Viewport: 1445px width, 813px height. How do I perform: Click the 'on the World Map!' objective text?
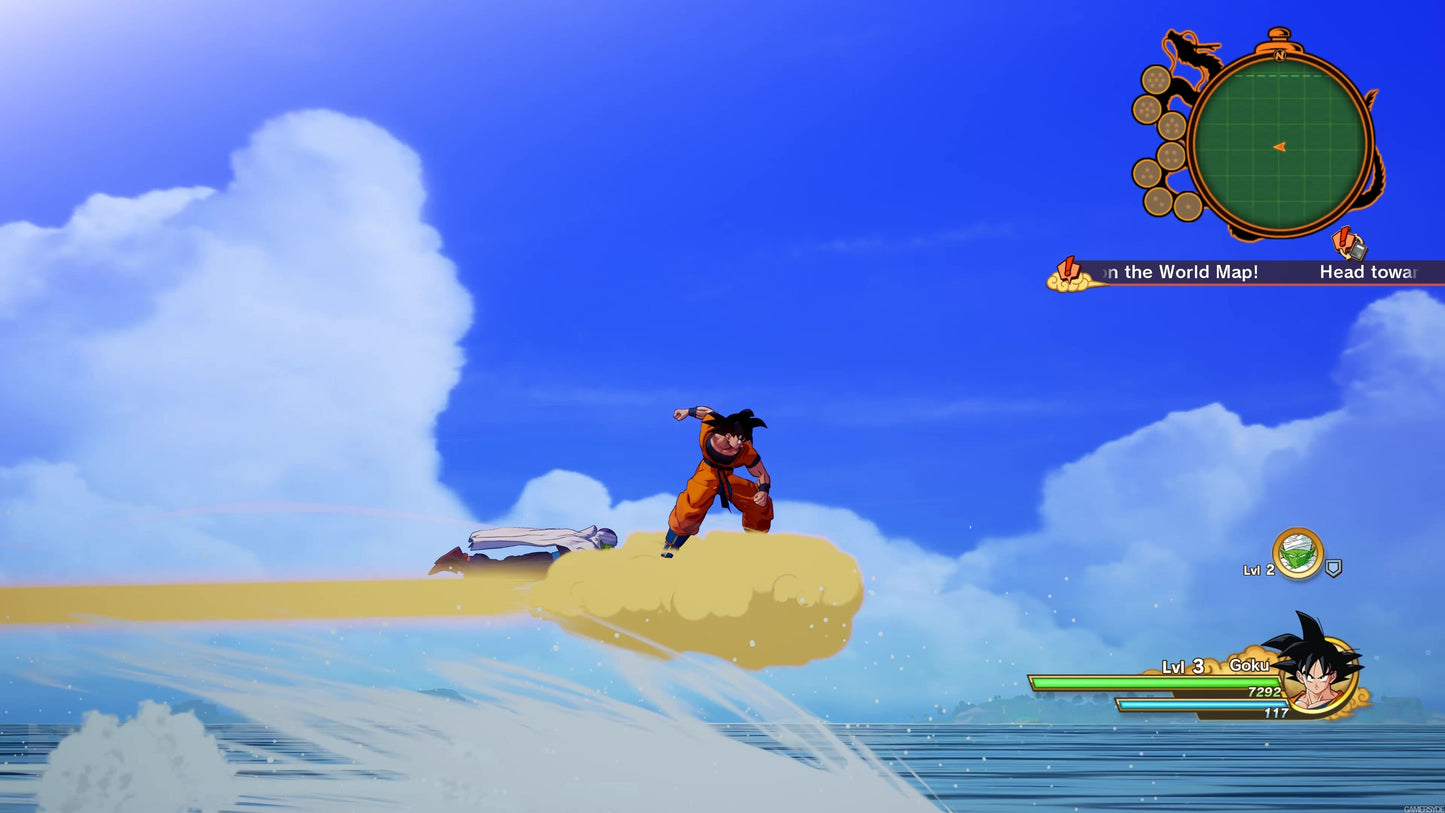click(1180, 272)
